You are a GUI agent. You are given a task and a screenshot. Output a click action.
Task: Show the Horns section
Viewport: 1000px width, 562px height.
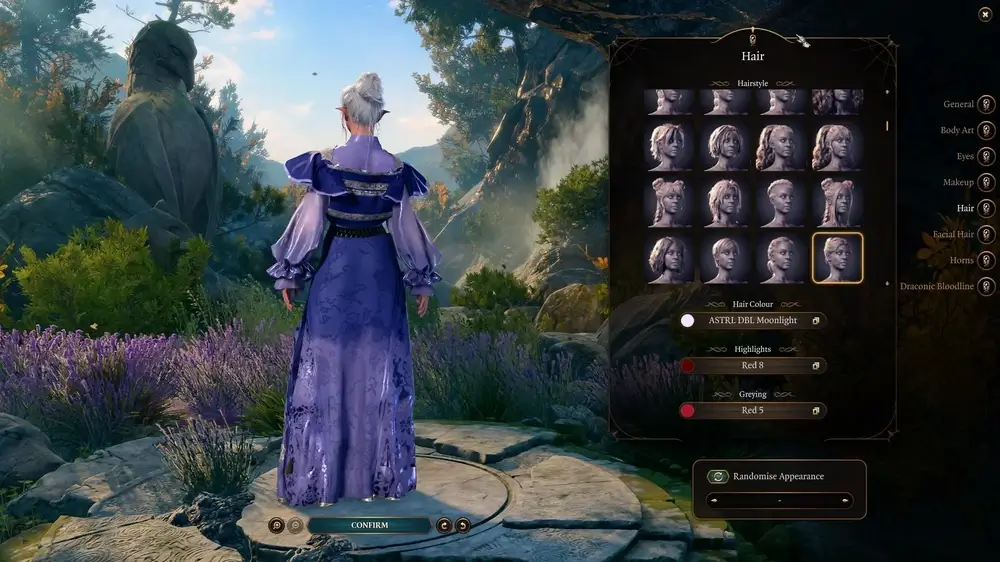pos(986,260)
